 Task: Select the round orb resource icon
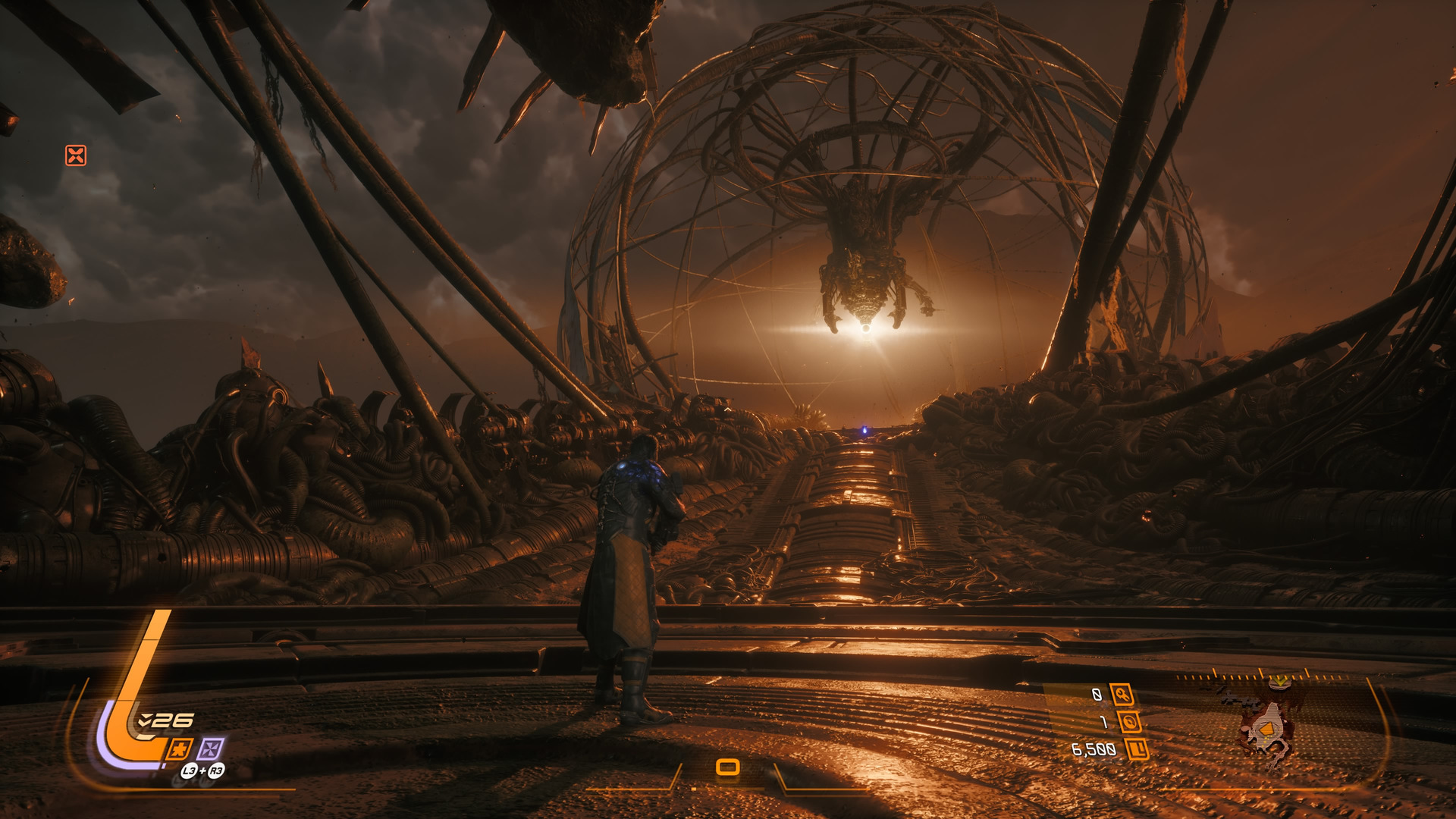click(x=1129, y=722)
